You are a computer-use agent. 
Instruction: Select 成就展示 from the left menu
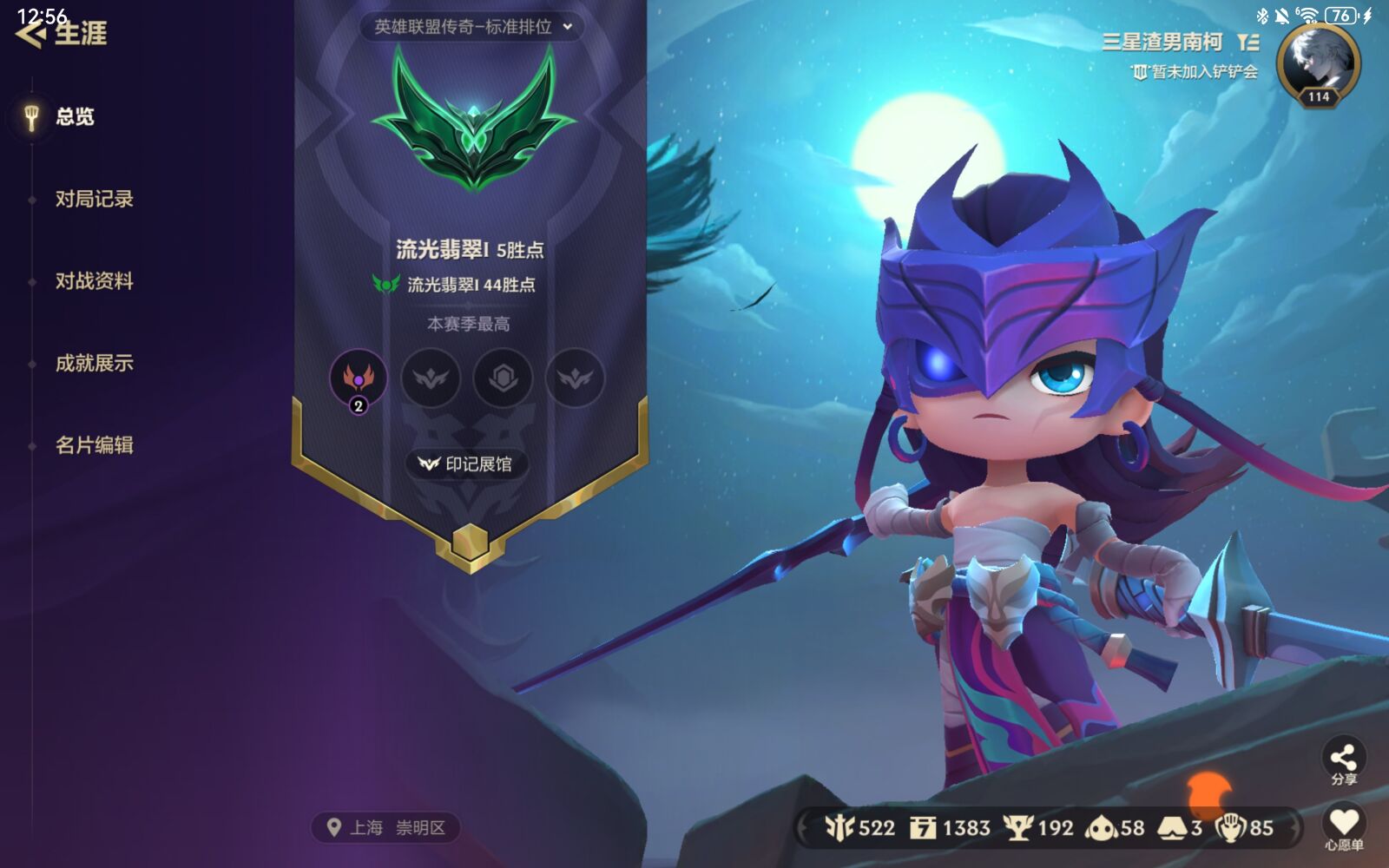point(95,365)
